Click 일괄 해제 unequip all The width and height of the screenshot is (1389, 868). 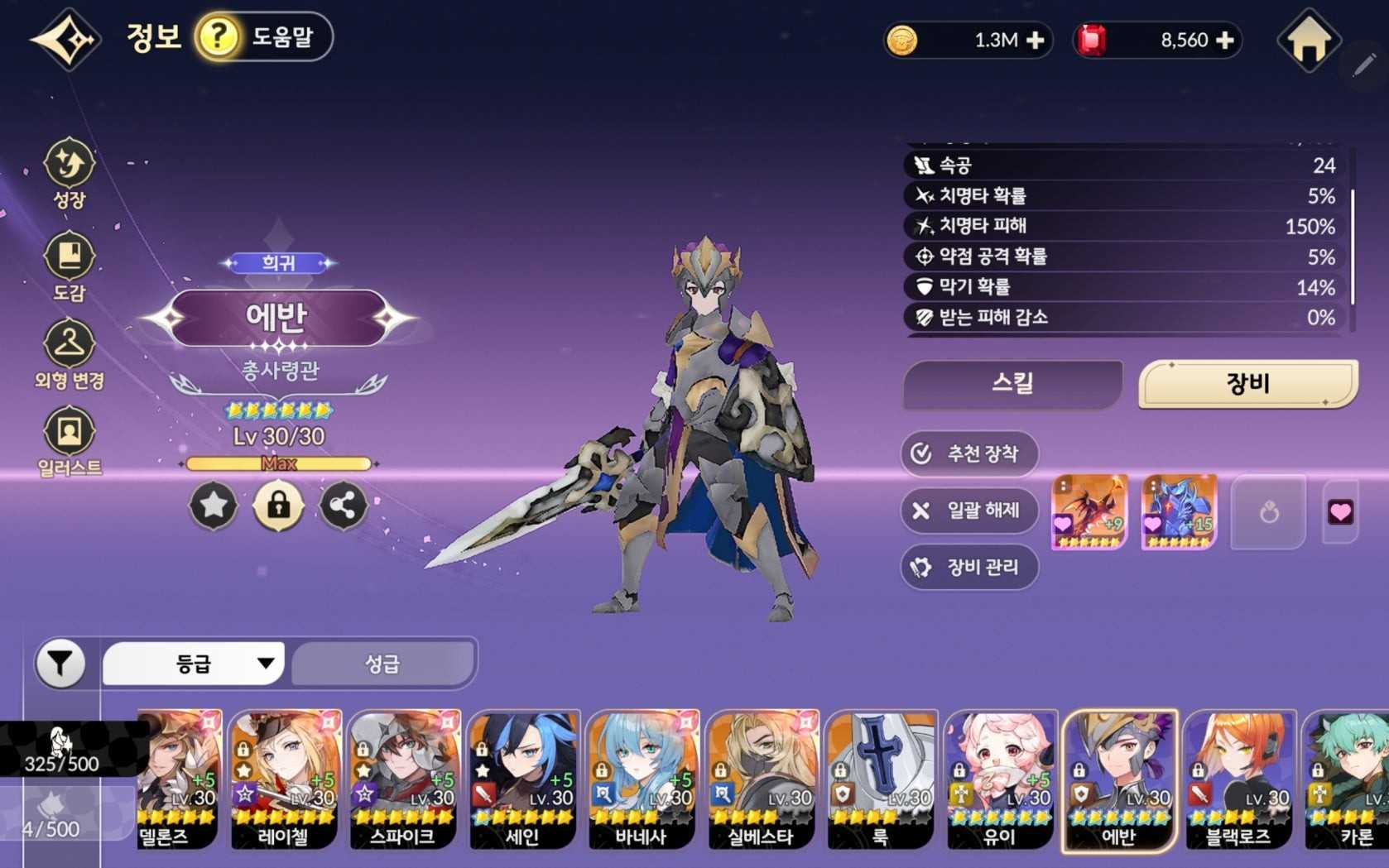[x=969, y=511]
